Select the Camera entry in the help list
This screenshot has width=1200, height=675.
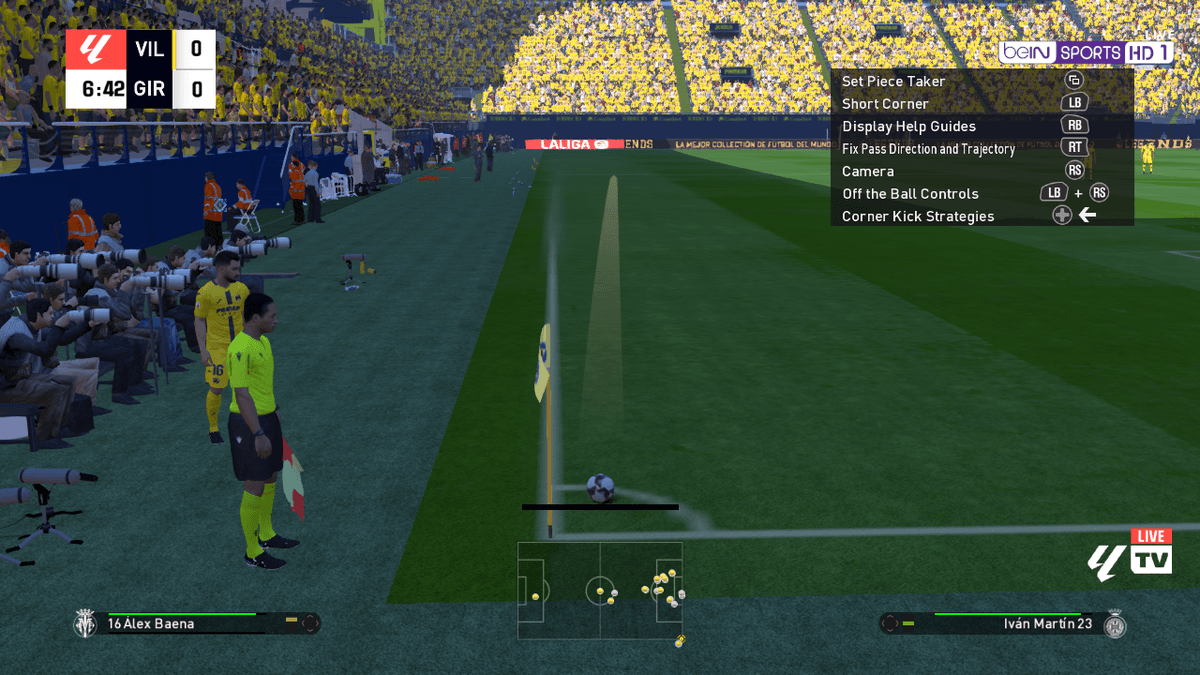[867, 171]
